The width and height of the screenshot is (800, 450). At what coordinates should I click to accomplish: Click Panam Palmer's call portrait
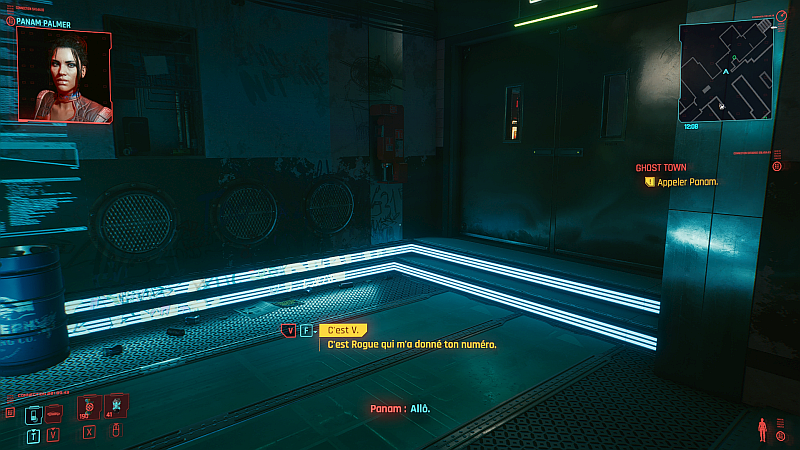64,75
